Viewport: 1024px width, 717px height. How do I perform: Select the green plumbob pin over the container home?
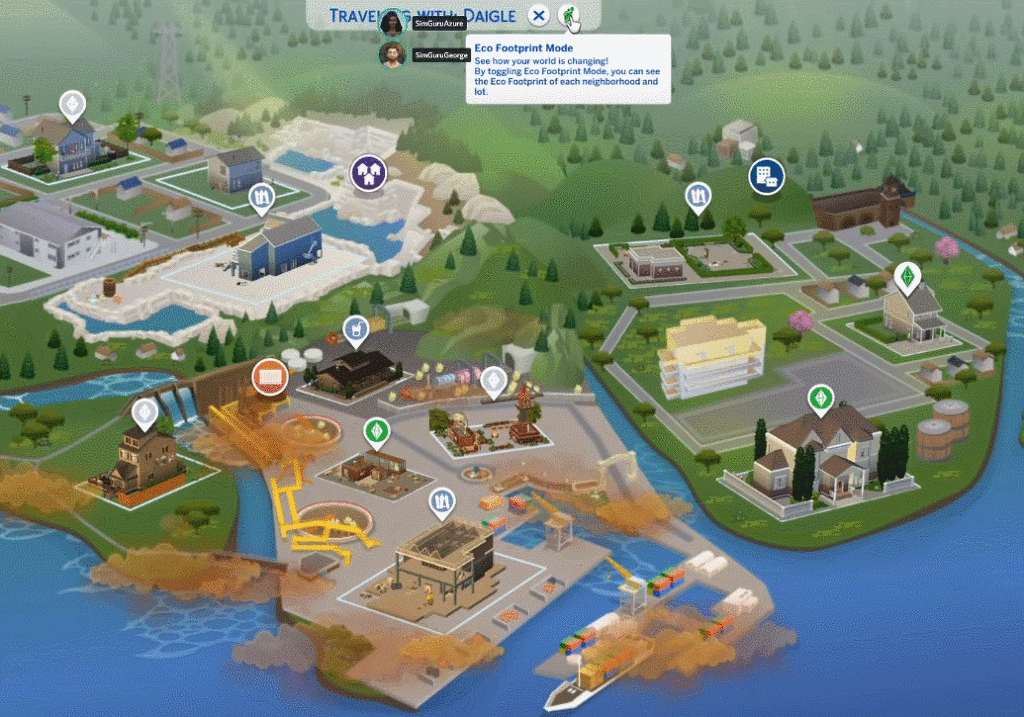(376, 431)
